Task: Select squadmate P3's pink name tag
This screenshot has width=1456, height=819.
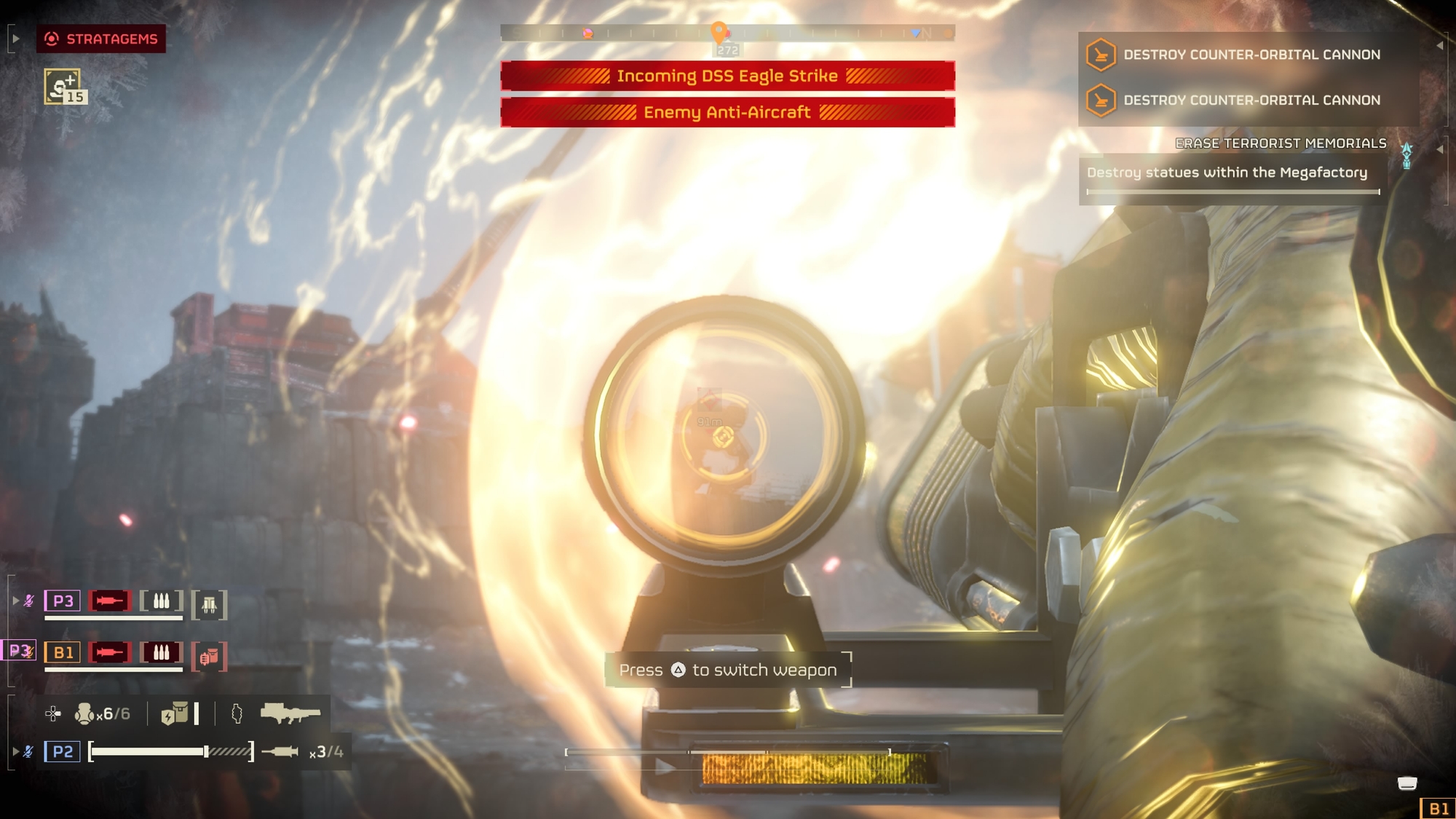Action: [63, 601]
